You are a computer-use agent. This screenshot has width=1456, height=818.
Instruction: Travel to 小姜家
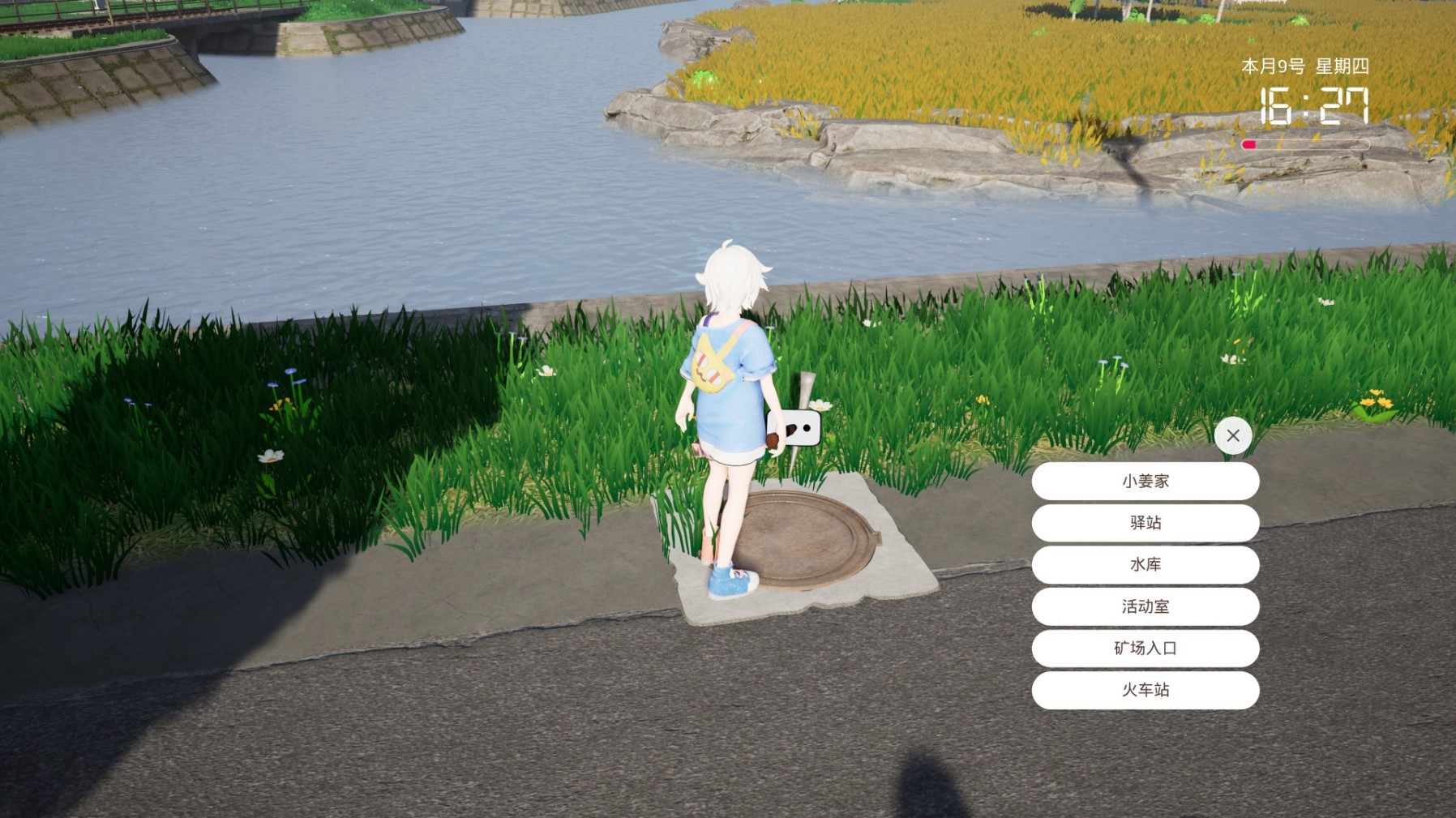(x=1145, y=482)
